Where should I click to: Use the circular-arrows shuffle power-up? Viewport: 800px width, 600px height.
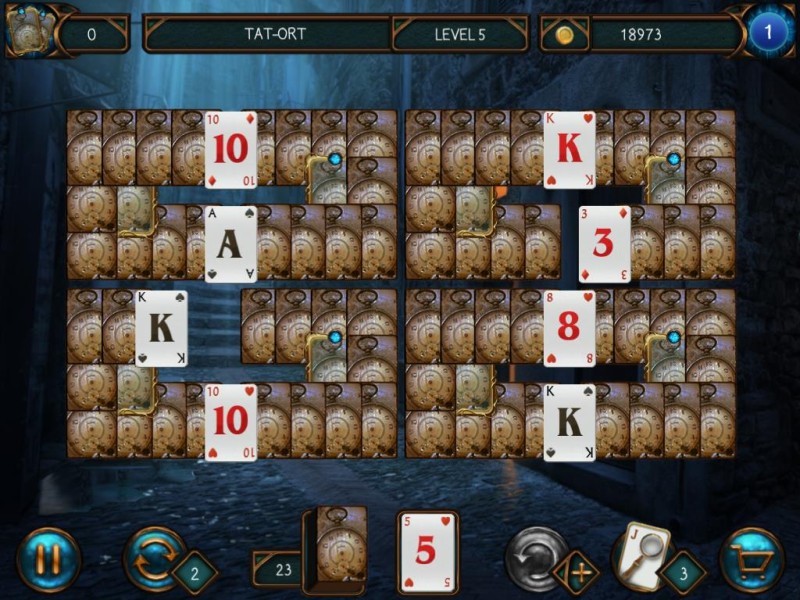coord(154,558)
